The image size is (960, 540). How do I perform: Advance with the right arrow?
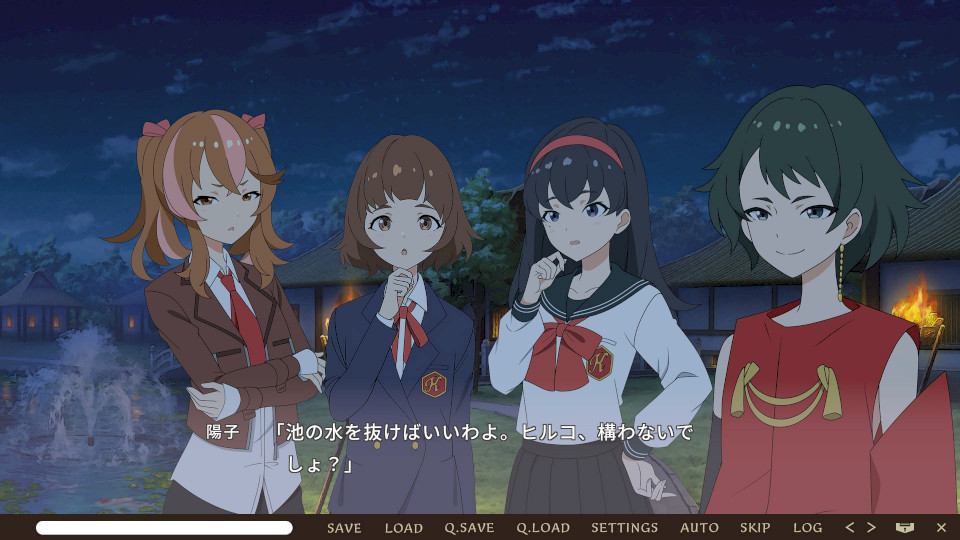(871, 527)
